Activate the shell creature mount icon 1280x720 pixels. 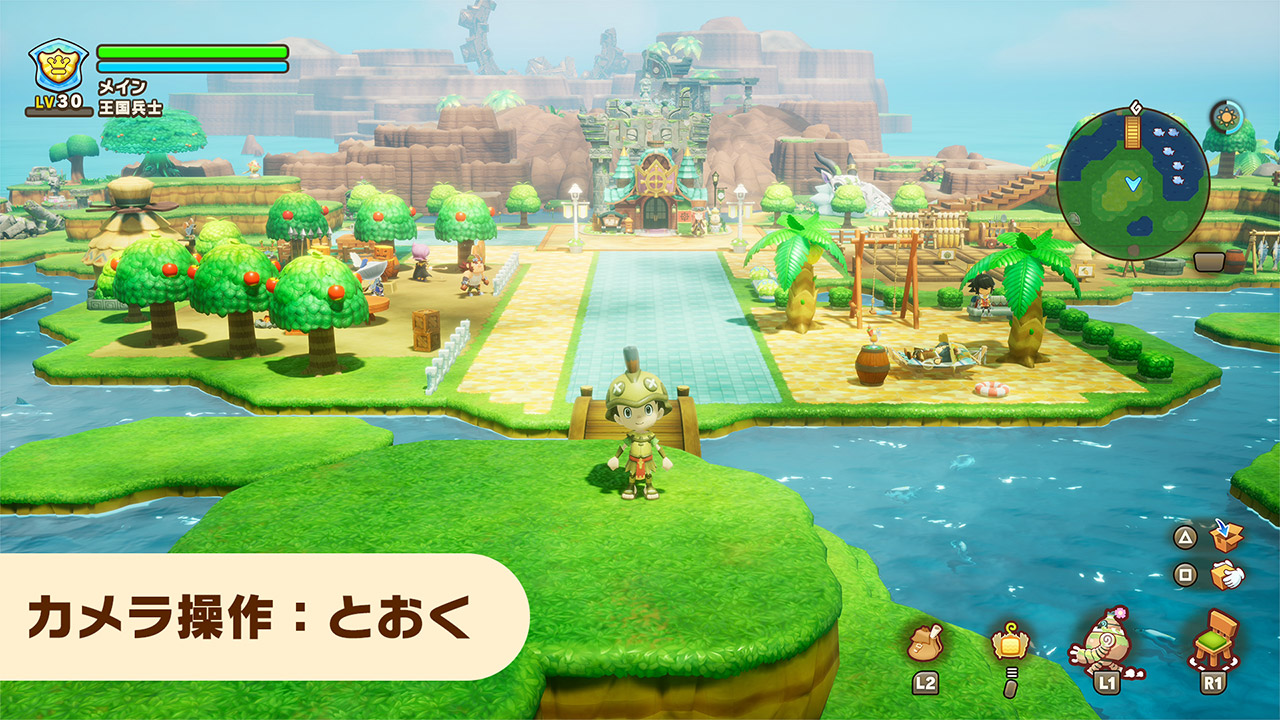(x=1106, y=641)
